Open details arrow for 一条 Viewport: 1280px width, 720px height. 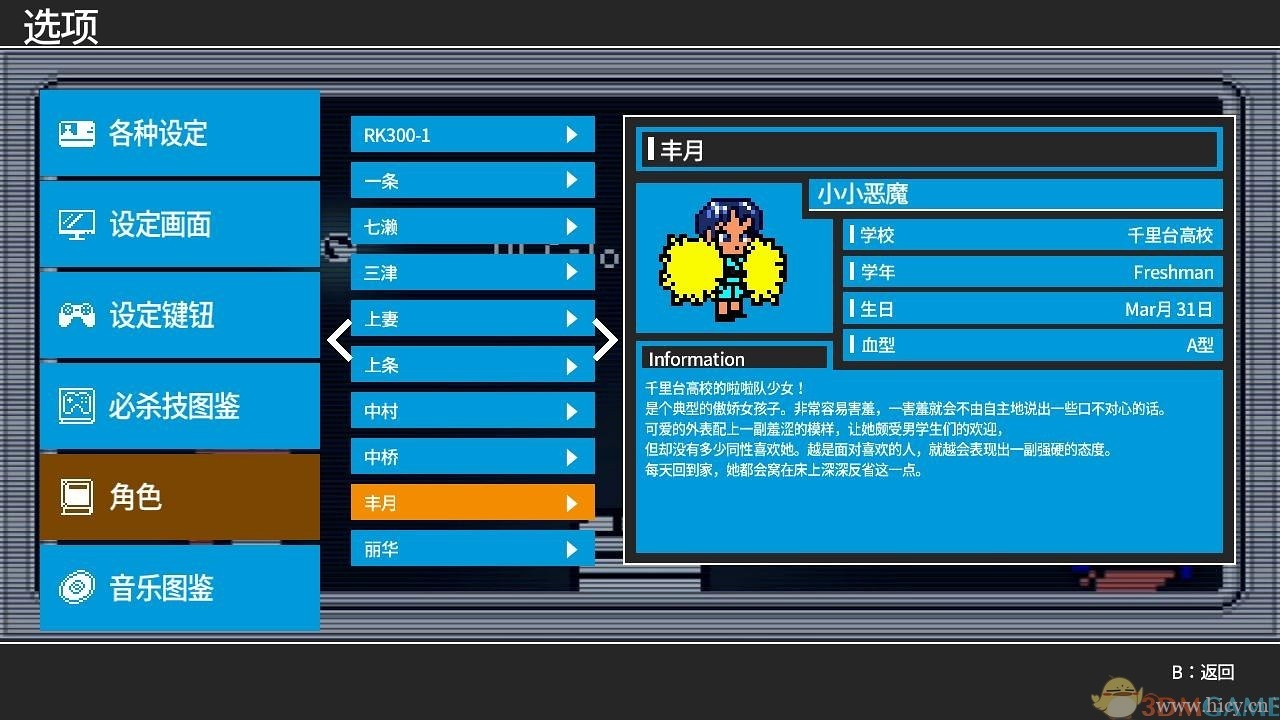point(572,180)
